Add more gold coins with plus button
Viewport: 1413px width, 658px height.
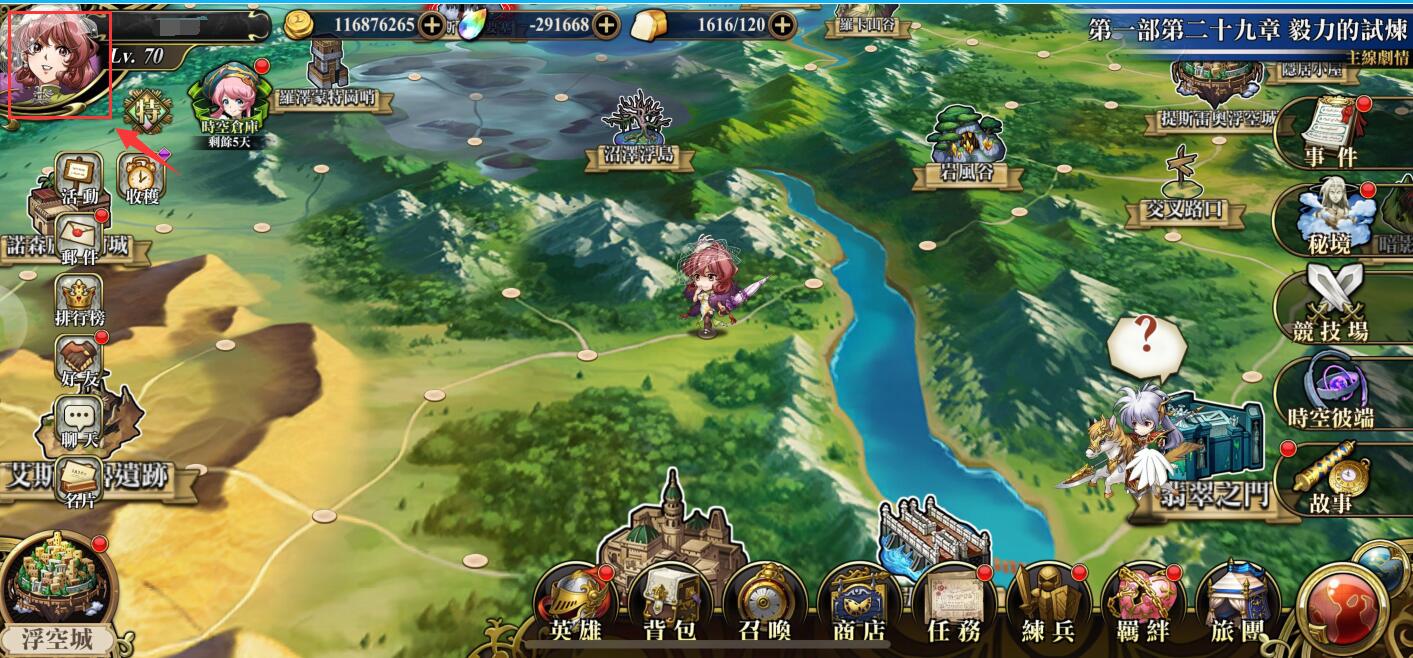tap(432, 25)
